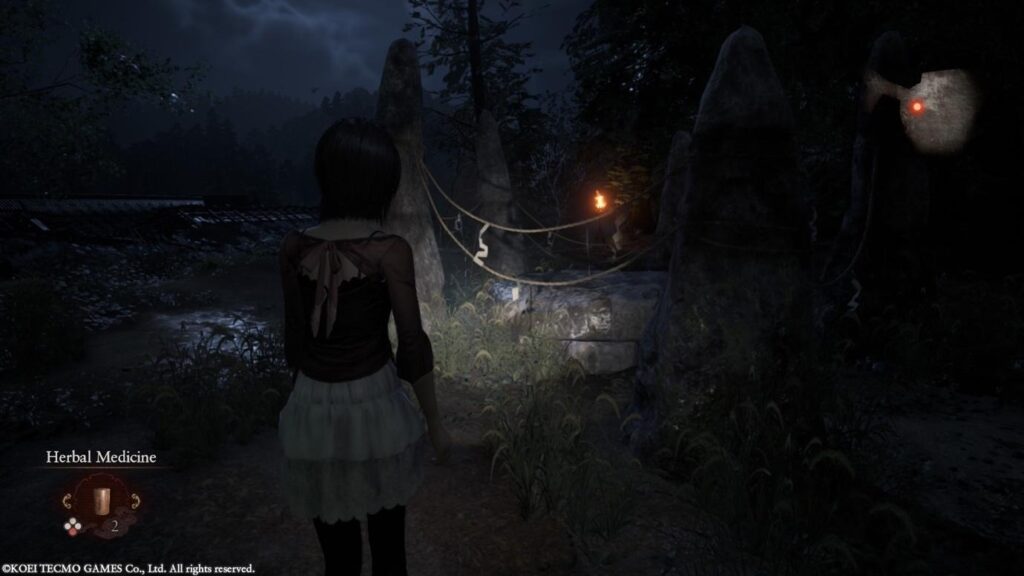The height and width of the screenshot is (576, 1024).
Task: Select the Herbal Medicine item slot
Action: tap(100, 500)
